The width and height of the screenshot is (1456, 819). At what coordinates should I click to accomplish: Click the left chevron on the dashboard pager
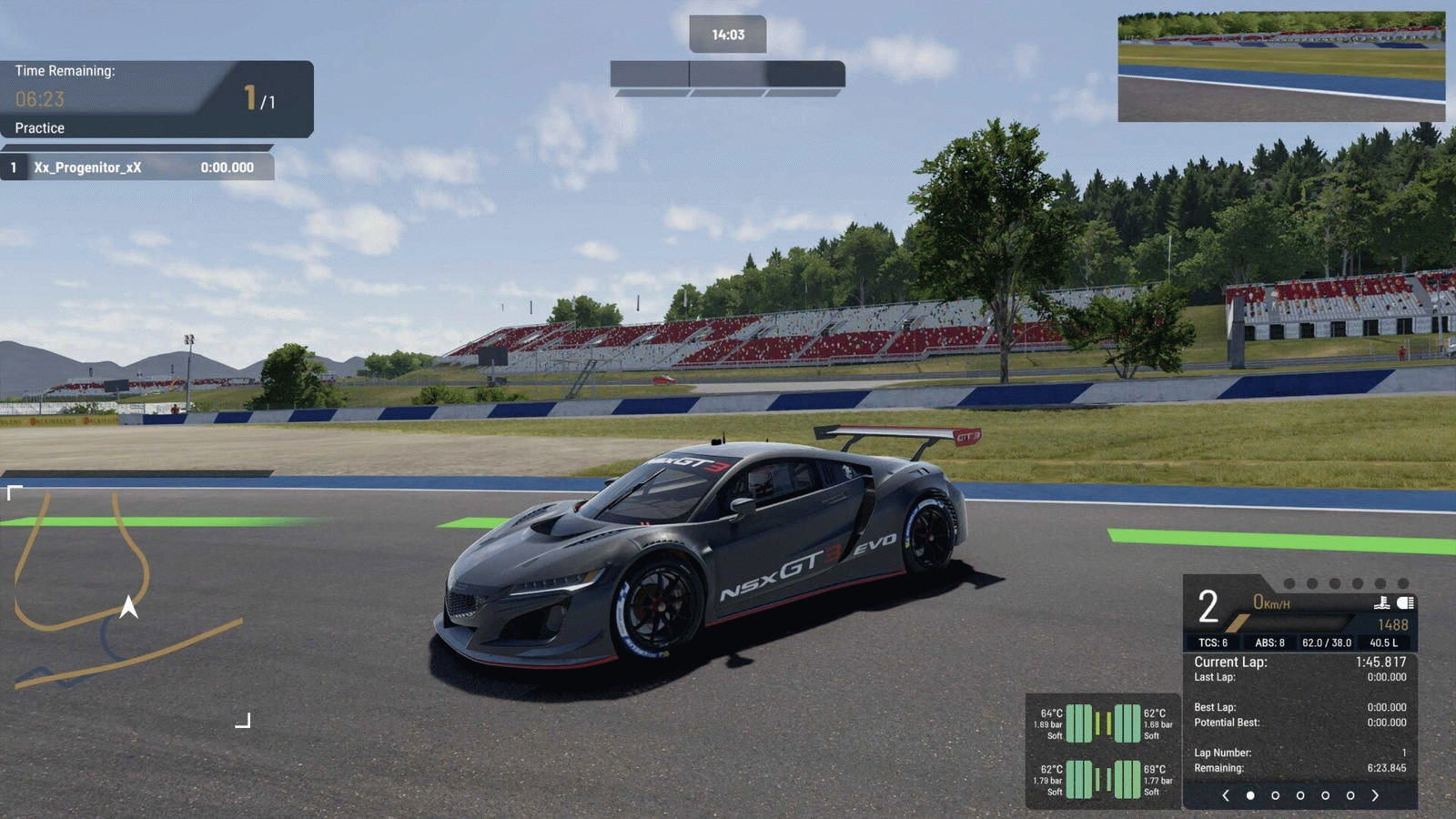1227,794
